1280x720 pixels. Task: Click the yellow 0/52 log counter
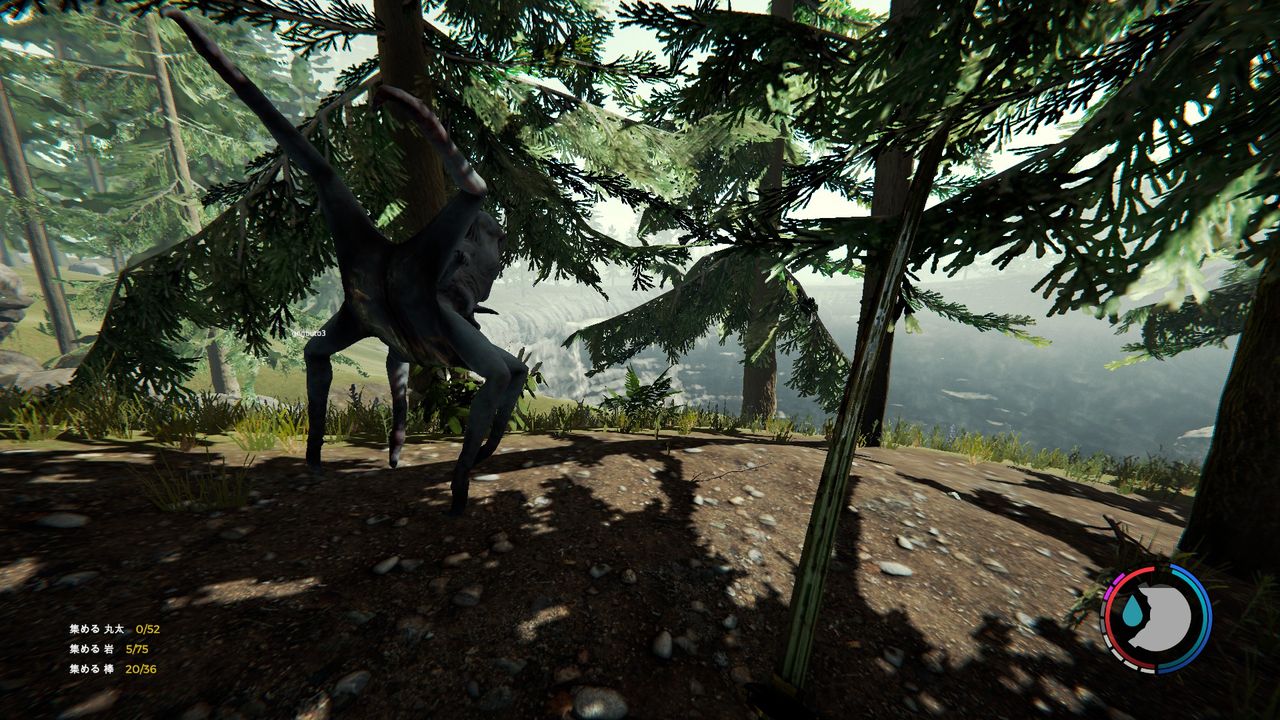(x=147, y=629)
